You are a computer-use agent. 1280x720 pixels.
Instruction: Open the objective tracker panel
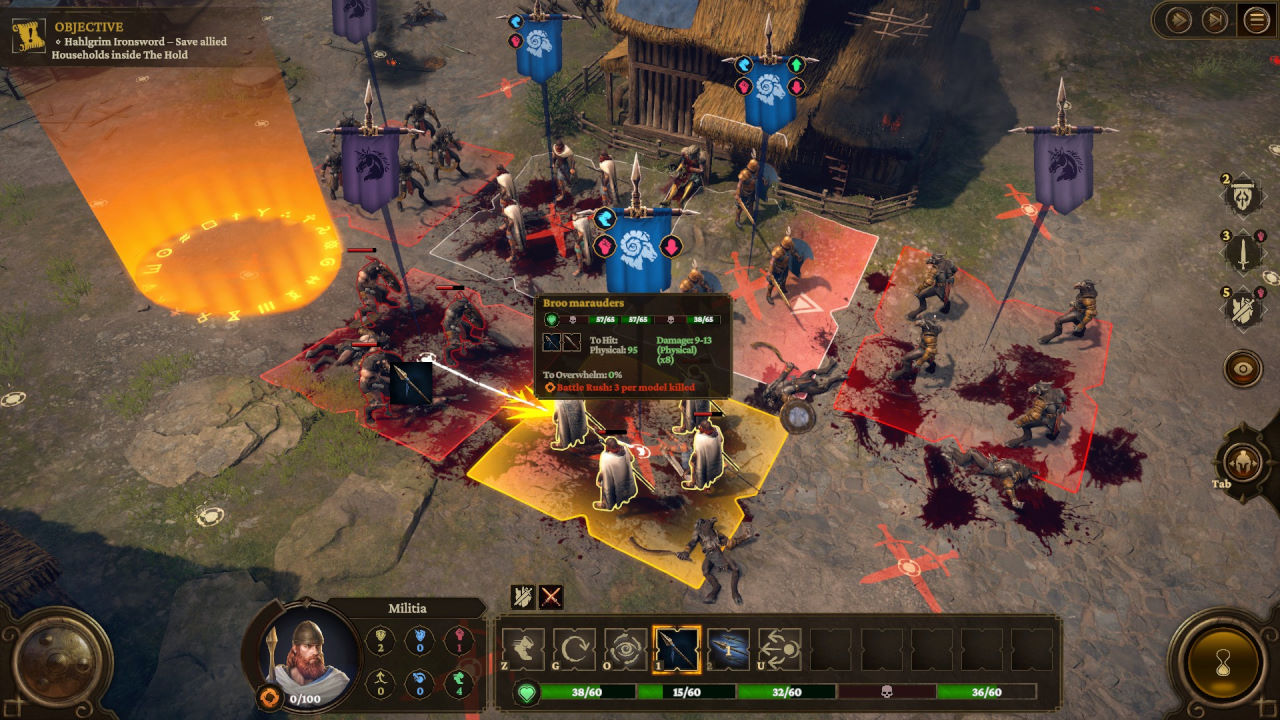tap(27, 37)
